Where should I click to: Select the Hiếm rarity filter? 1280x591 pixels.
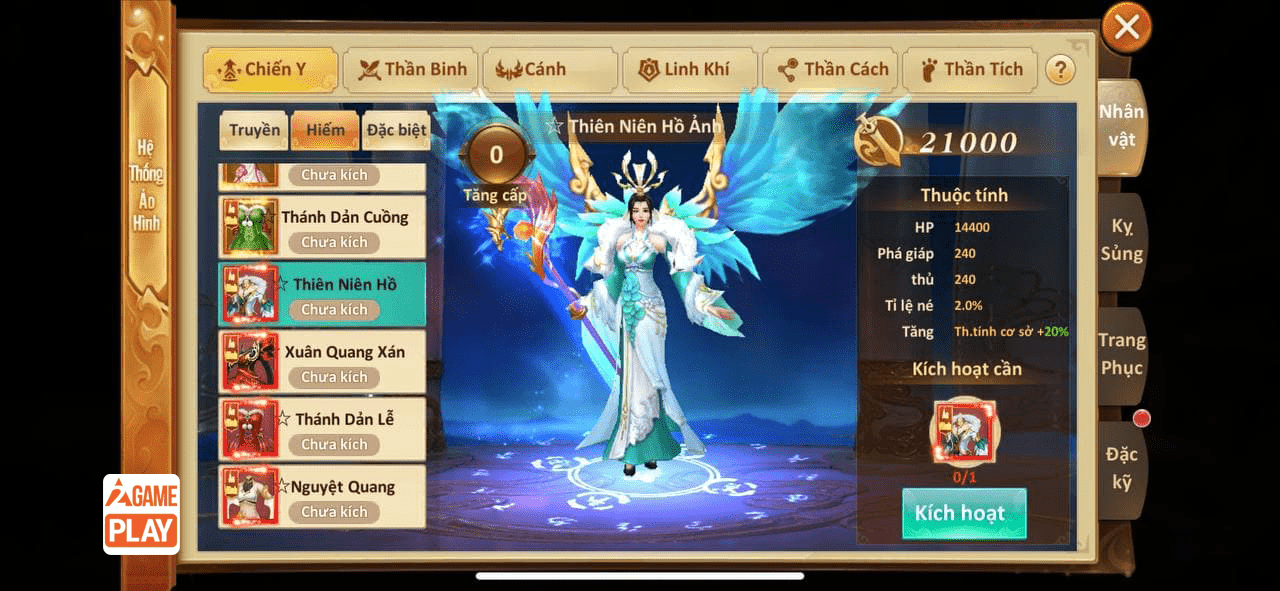click(325, 131)
